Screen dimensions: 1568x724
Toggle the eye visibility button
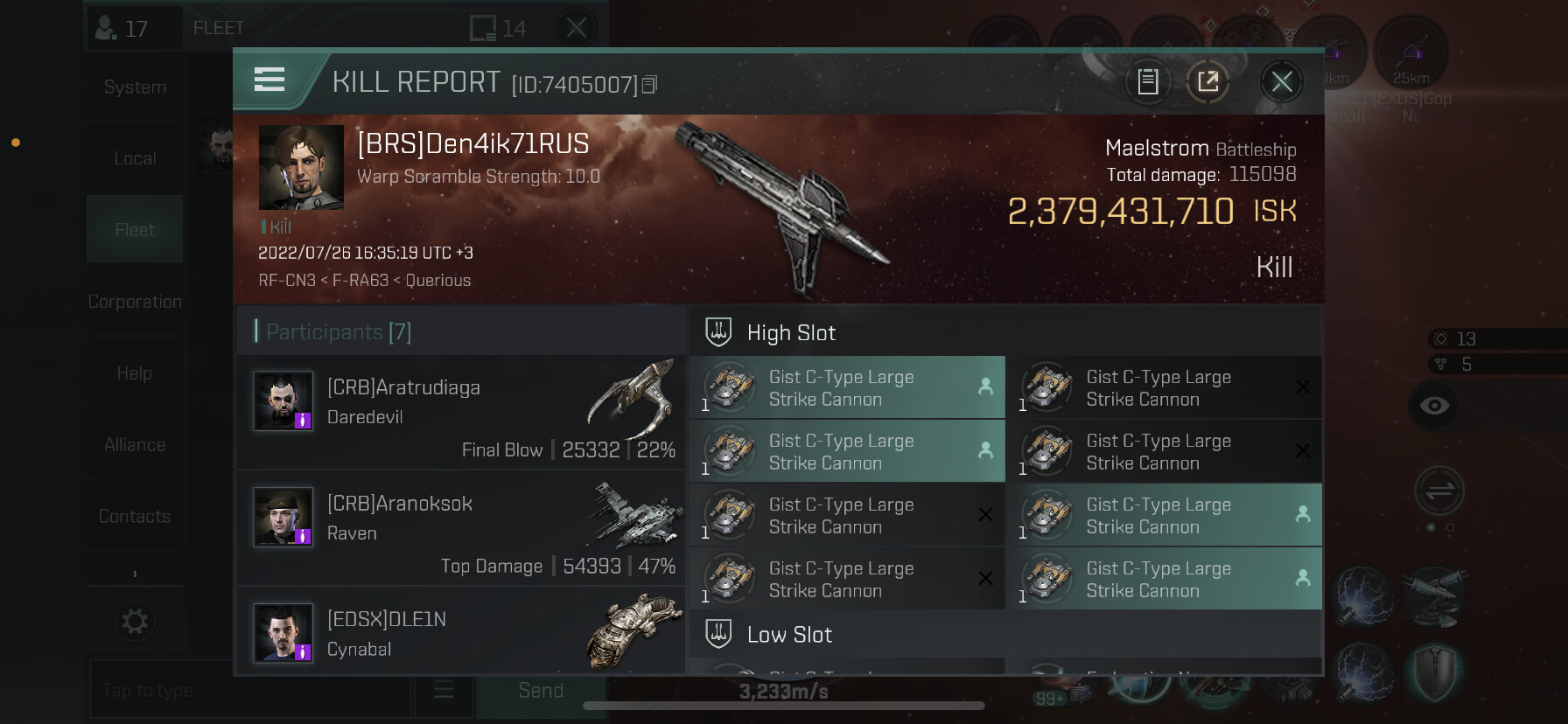point(1434,406)
